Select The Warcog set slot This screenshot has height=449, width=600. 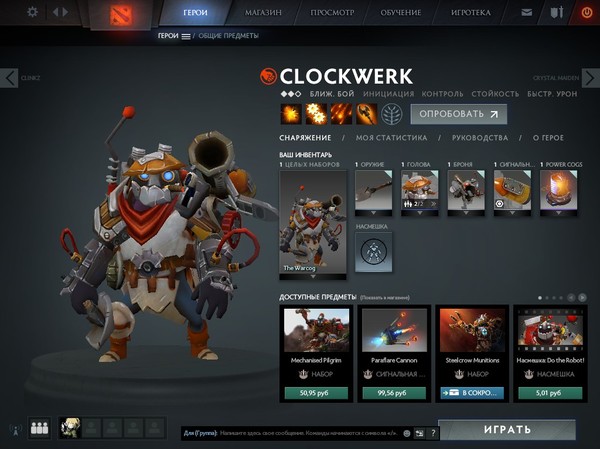[312, 224]
